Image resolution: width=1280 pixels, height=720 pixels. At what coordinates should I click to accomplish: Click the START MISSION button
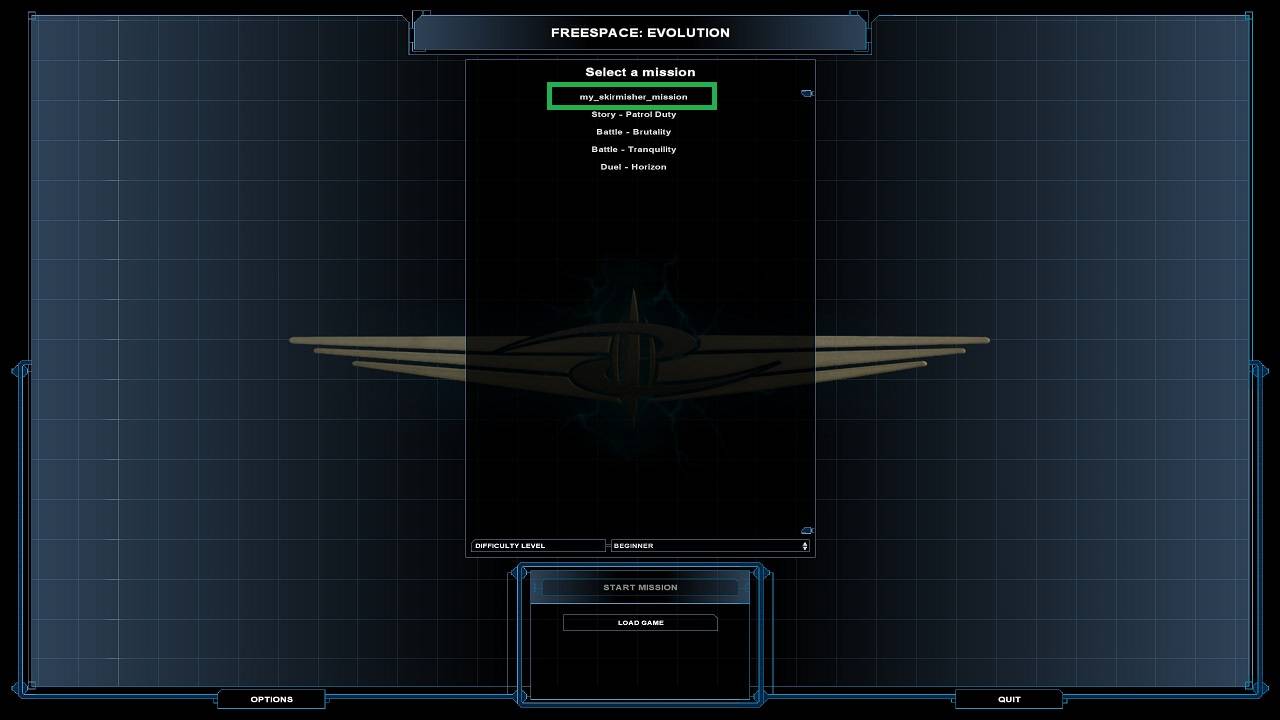pyautogui.click(x=639, y=587)
